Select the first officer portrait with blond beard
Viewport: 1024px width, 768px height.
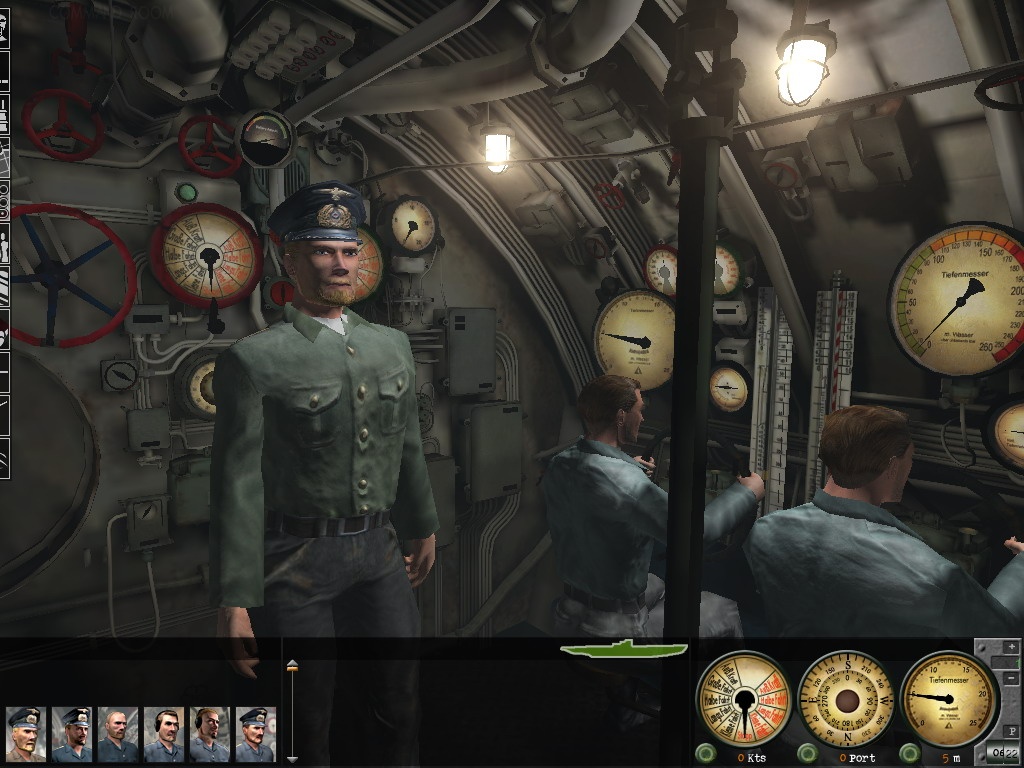click(25, 734)
